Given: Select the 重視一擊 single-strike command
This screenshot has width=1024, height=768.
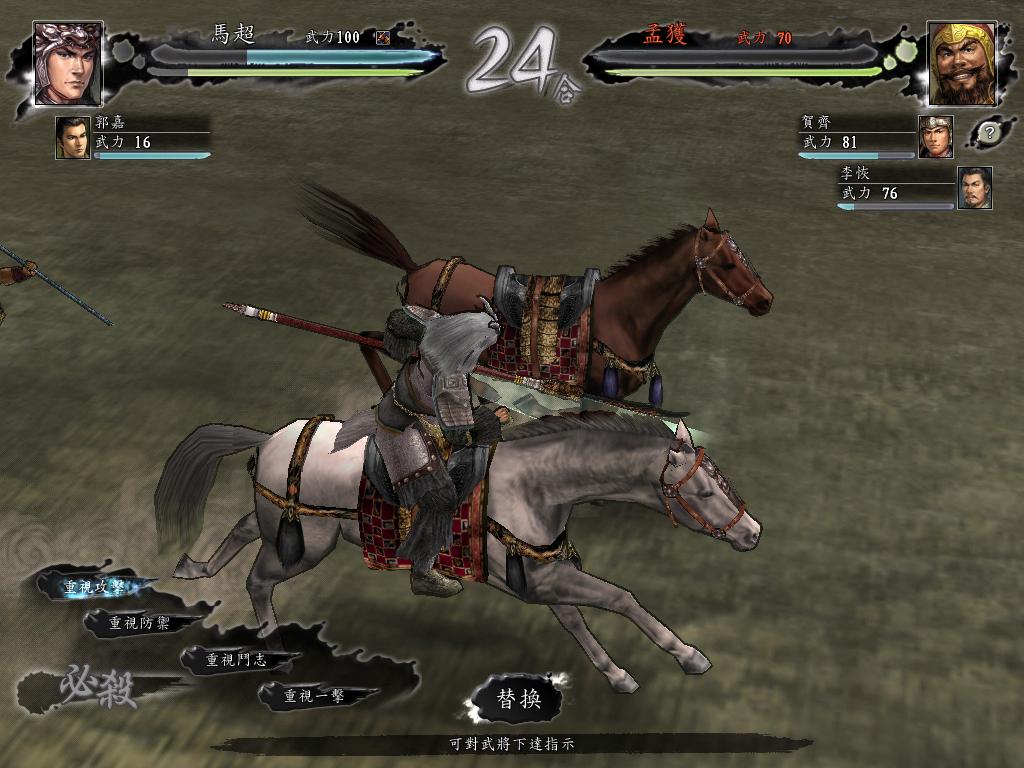Looking at the screenshot, I should [314, 695].
